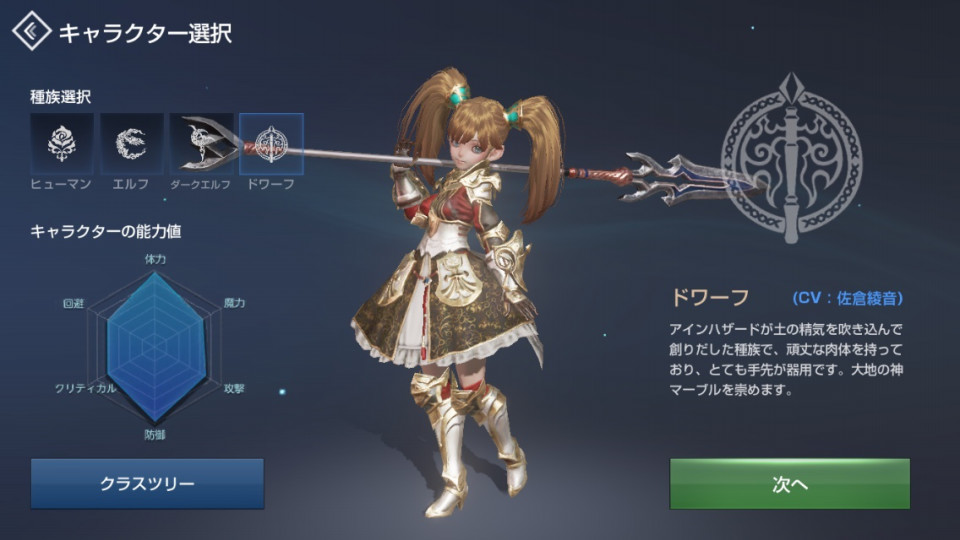Select the ヒューマン race icon

(x=62, y=145)
